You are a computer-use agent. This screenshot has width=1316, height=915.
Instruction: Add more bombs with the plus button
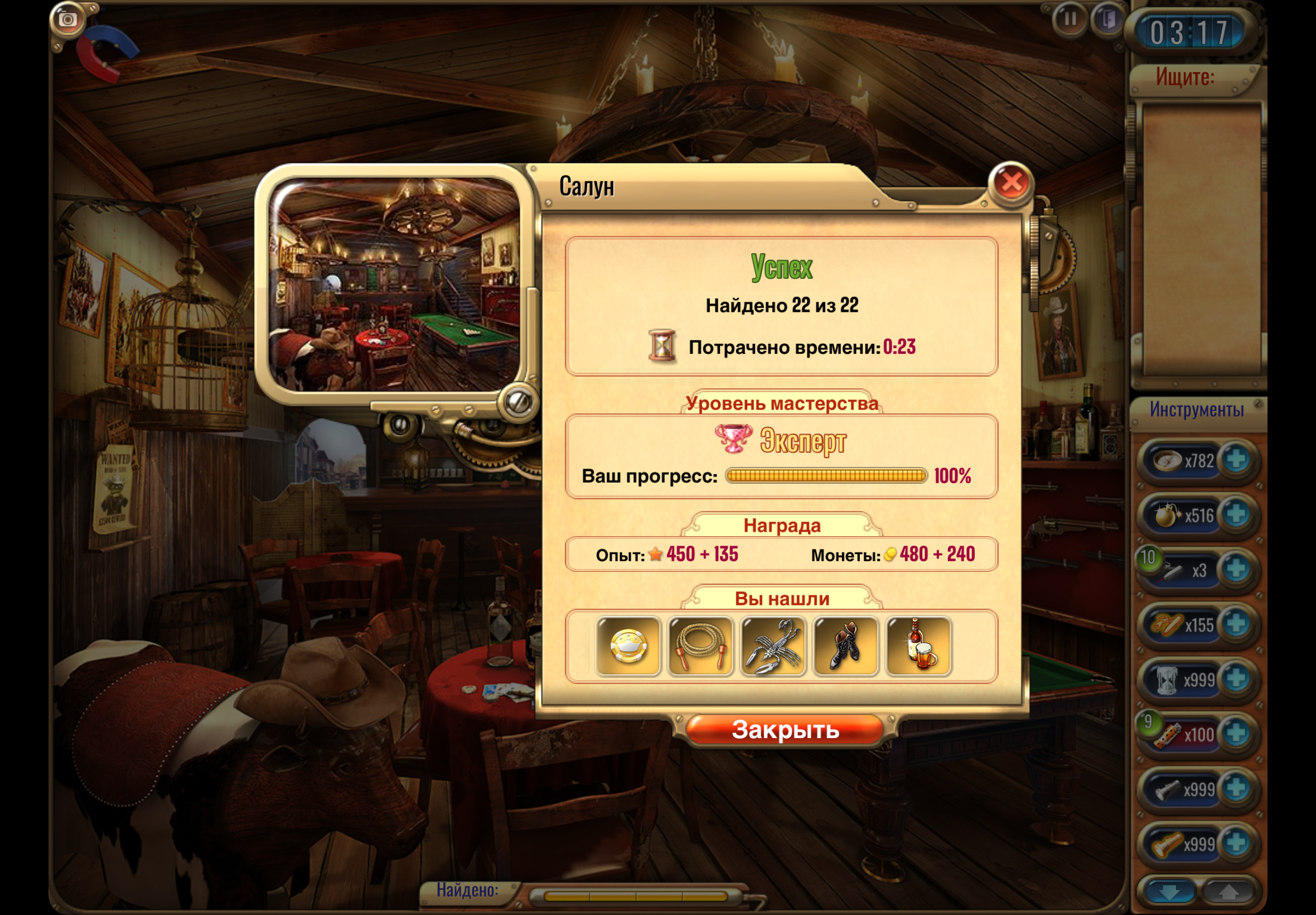pos(1236,515)
